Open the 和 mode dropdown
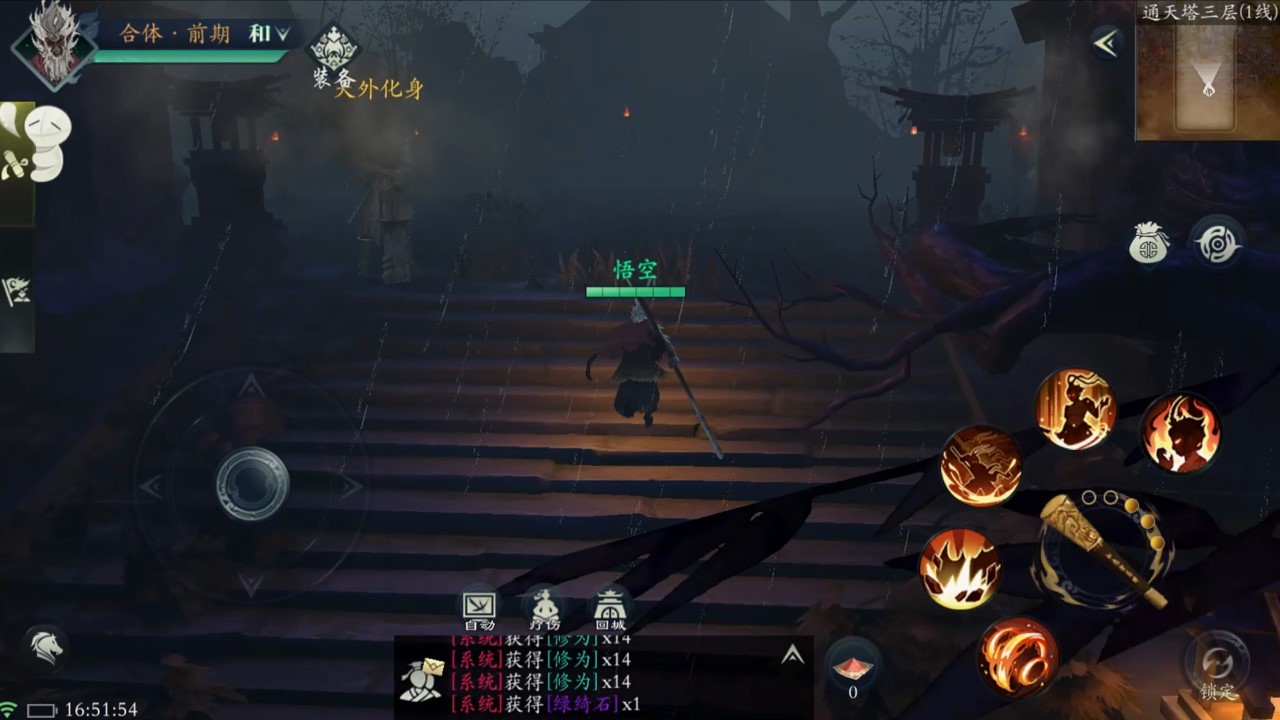This screenshot has width=1280, height=720. (268, 34)
